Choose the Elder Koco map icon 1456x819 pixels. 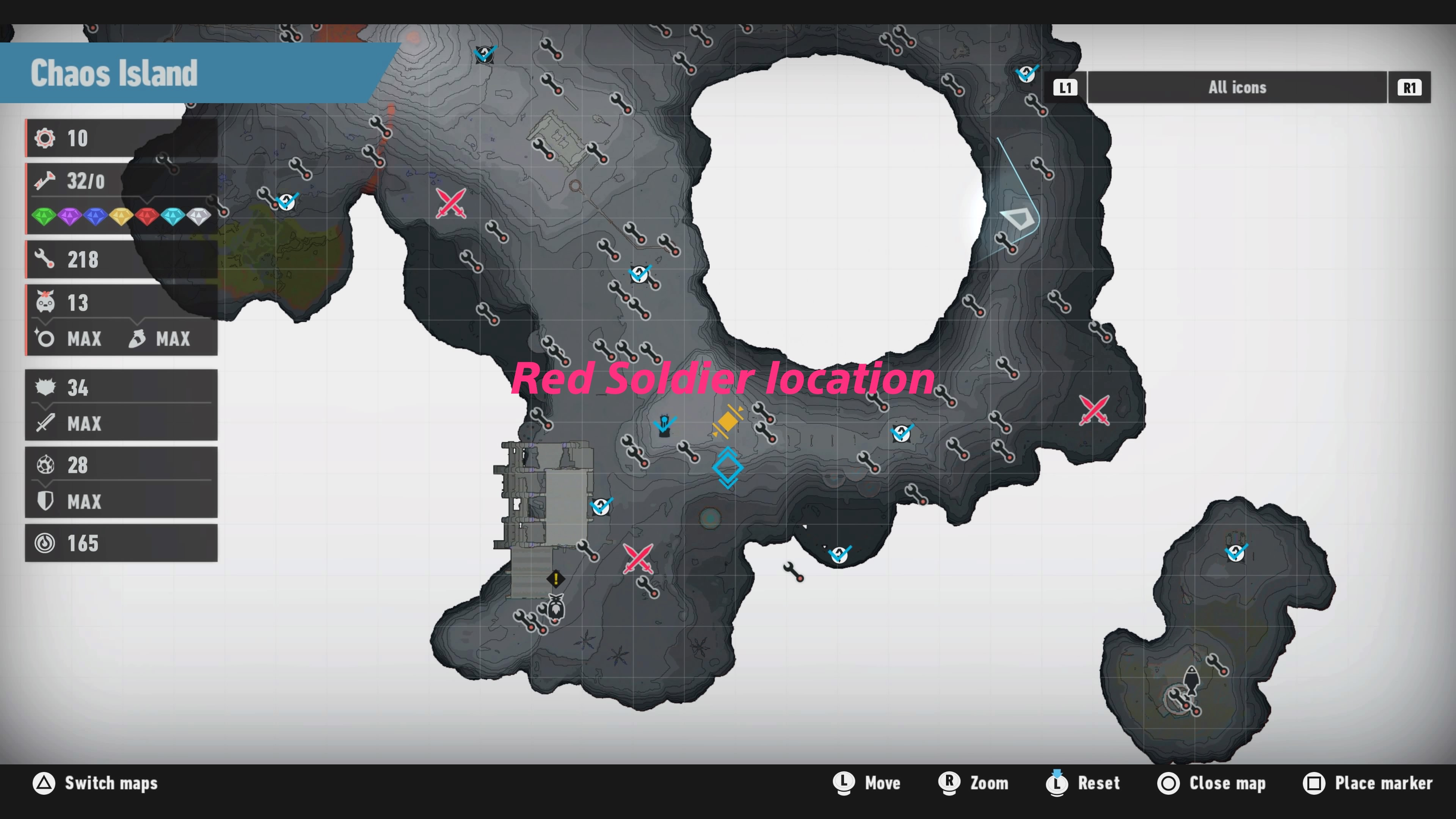pos(556,609)
